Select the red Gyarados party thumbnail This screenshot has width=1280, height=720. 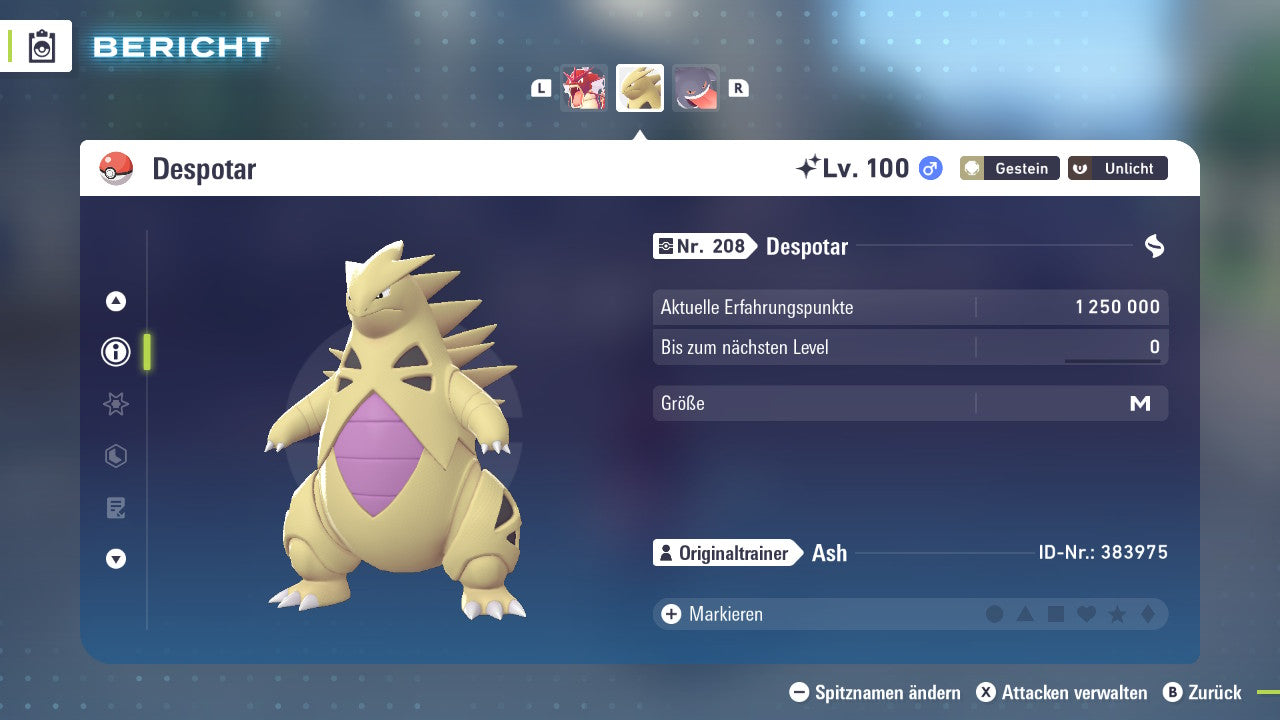(x=584, y=88)
